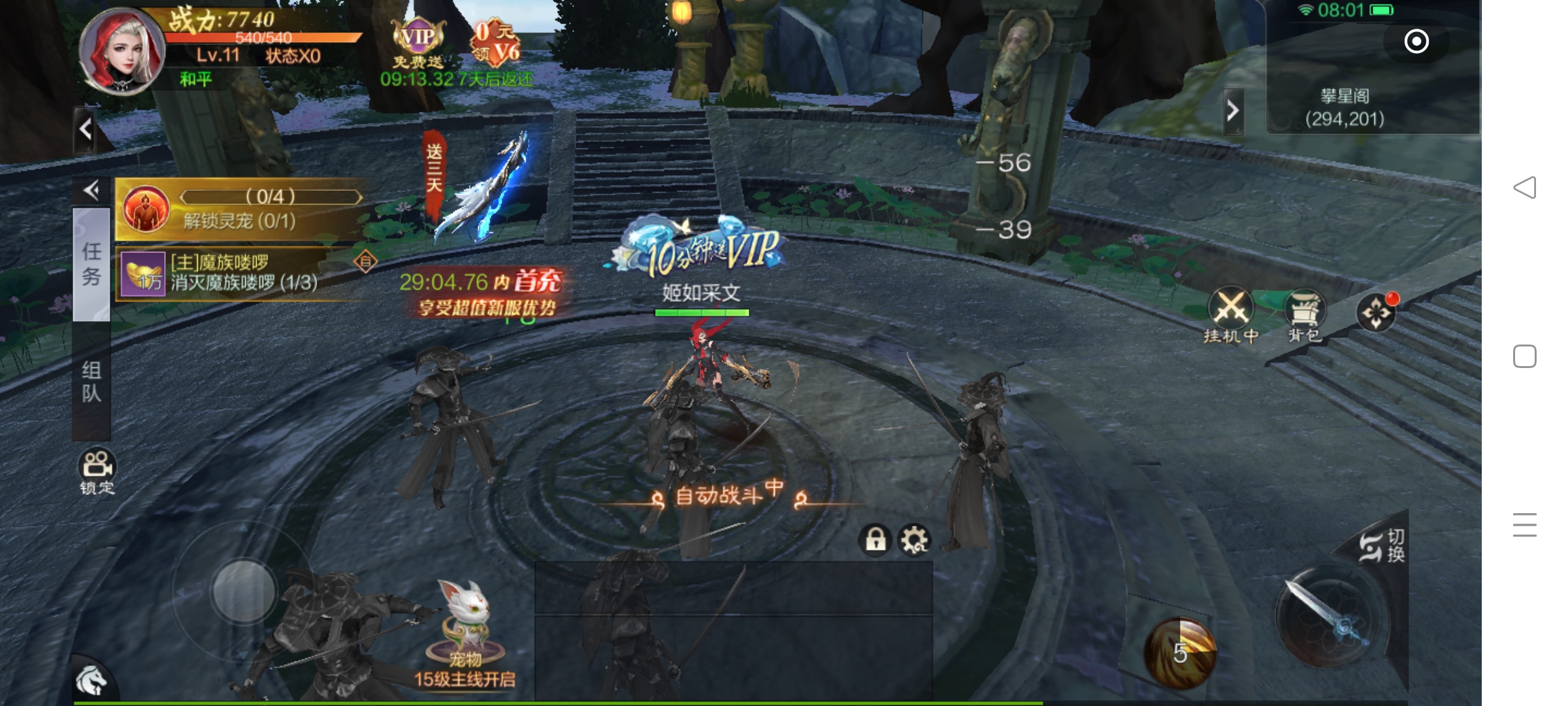Toggle 挂机中 auto-battle mode
1568x706 pixels.
pyautogui.click(x=1231, y=315)
